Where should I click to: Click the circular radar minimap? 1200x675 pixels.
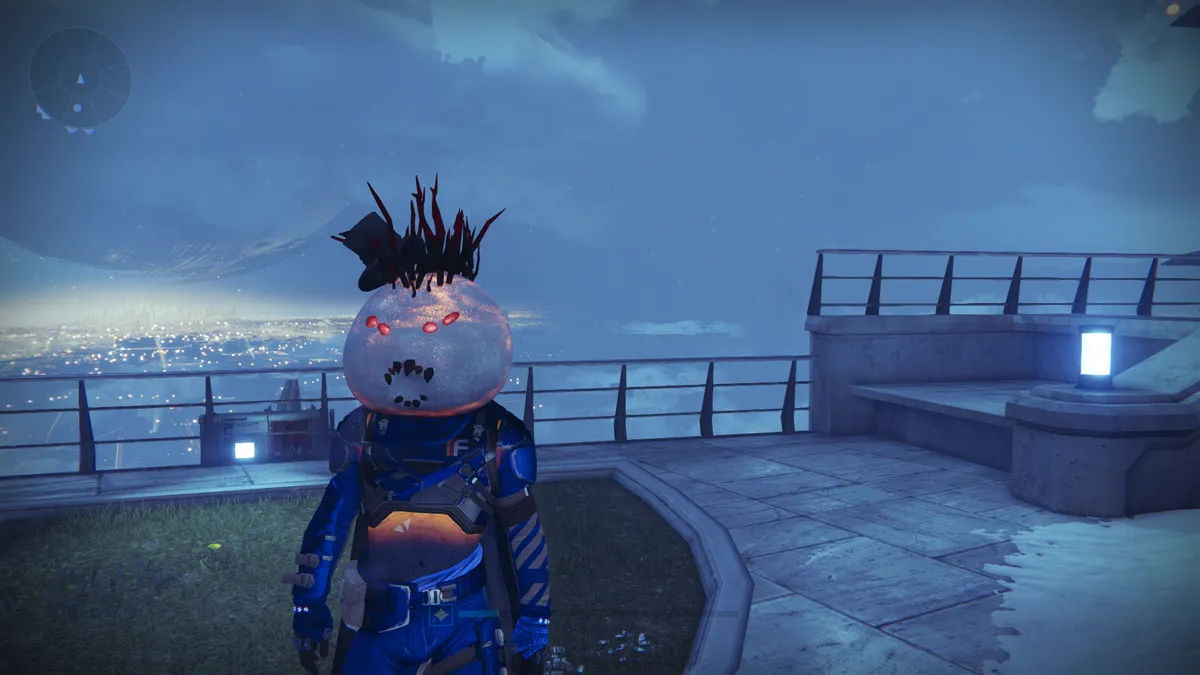80,78
